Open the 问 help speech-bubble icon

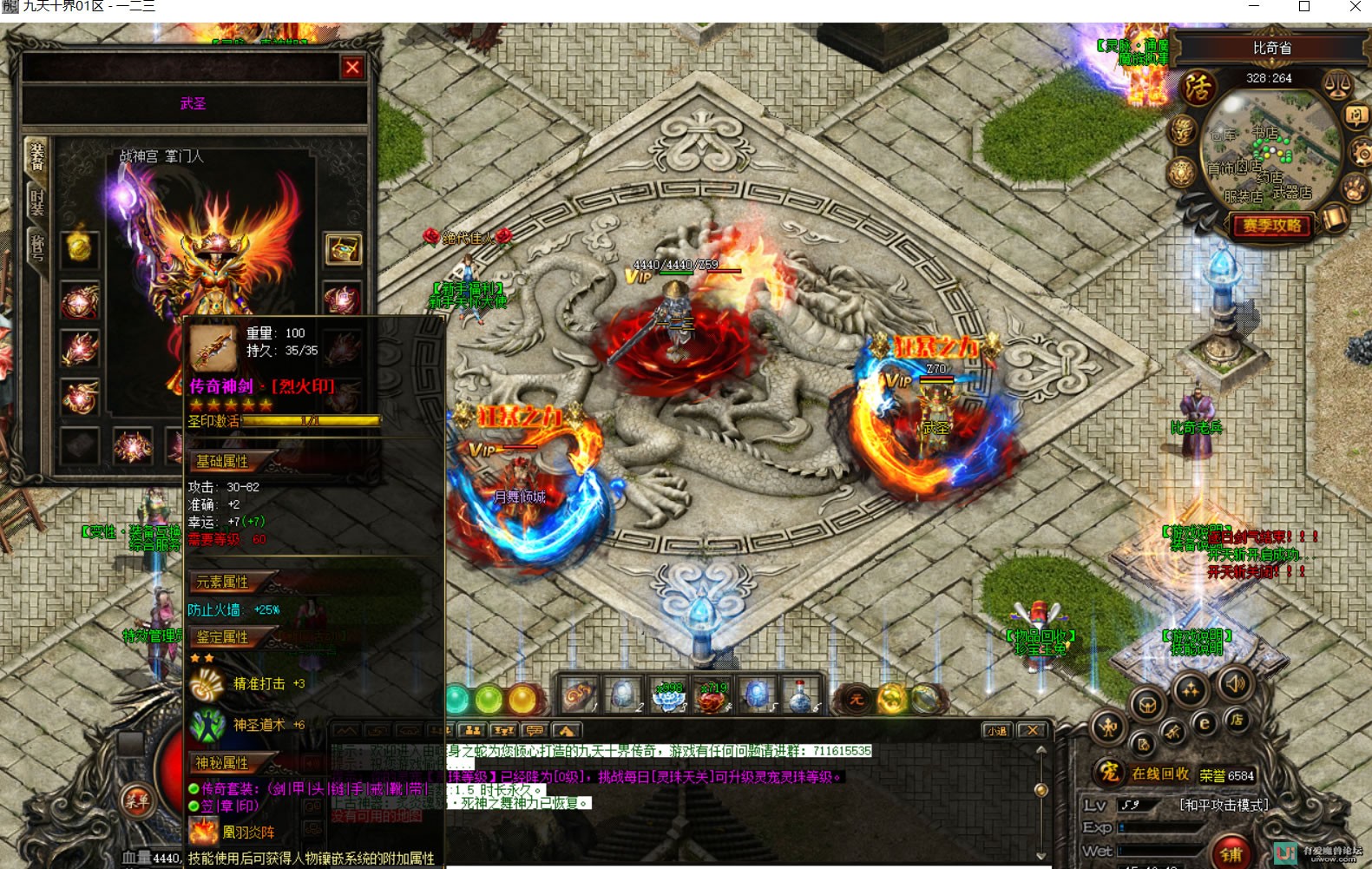coord(1356,115)
